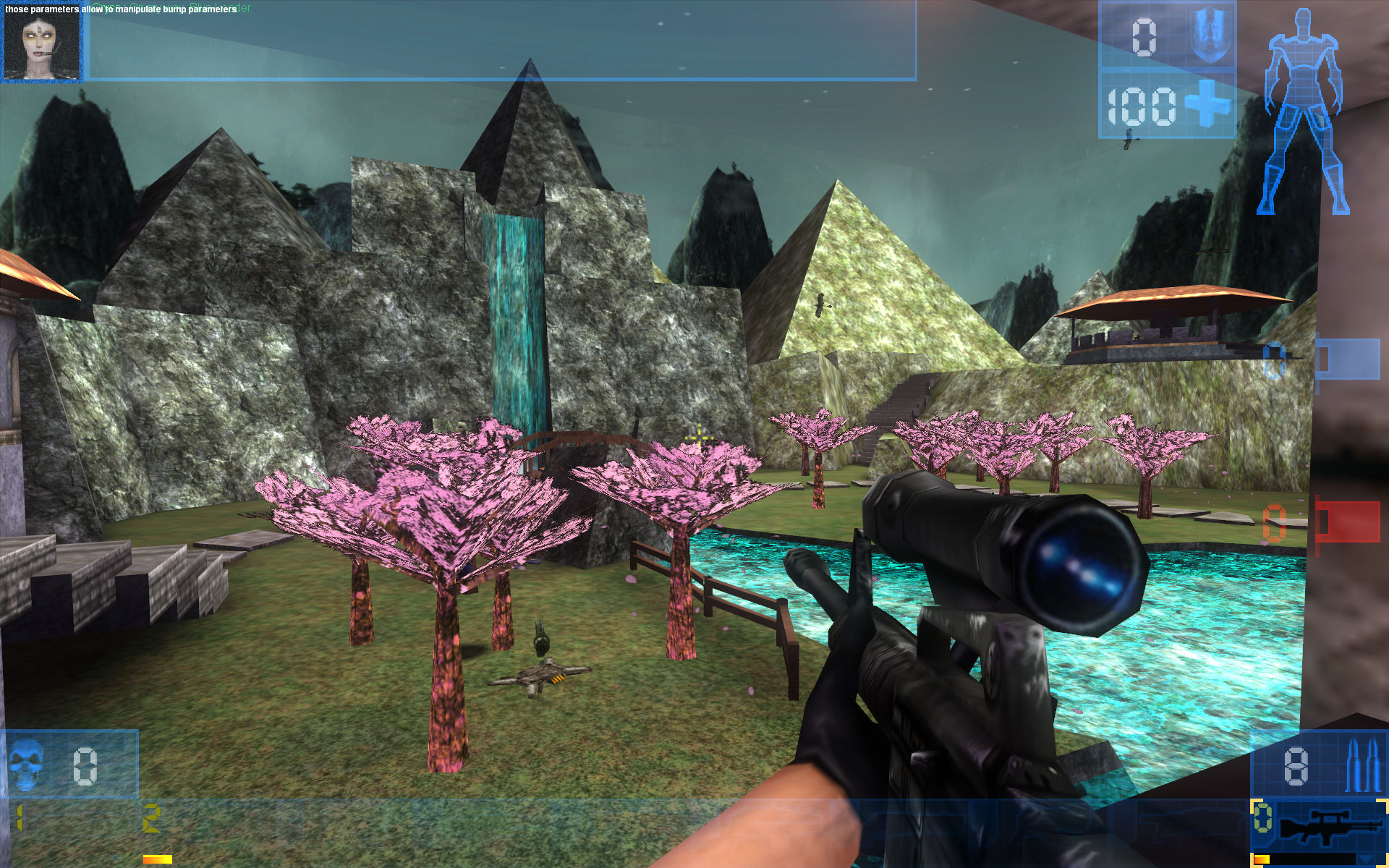Viewport: 1389px width, 868px height.
Task: Toggle the highlighted ammo bar under slot 2
Action: (157, 858)
